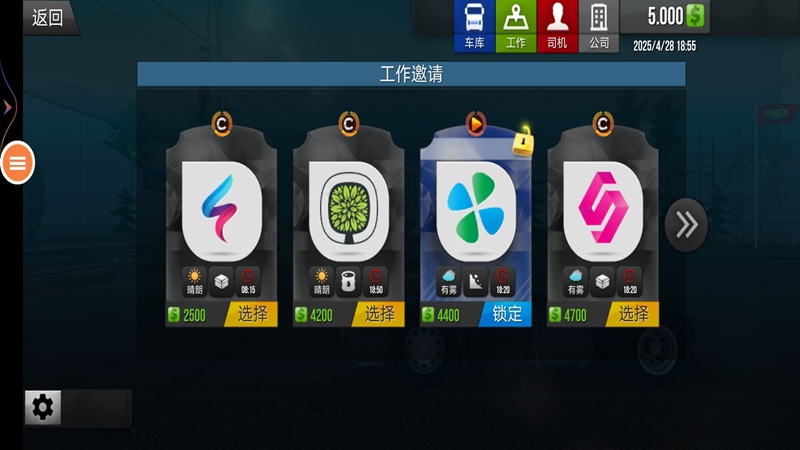Click the 返回 back button
The width and height of the screenshot is (800, 450).
[47, 17]
